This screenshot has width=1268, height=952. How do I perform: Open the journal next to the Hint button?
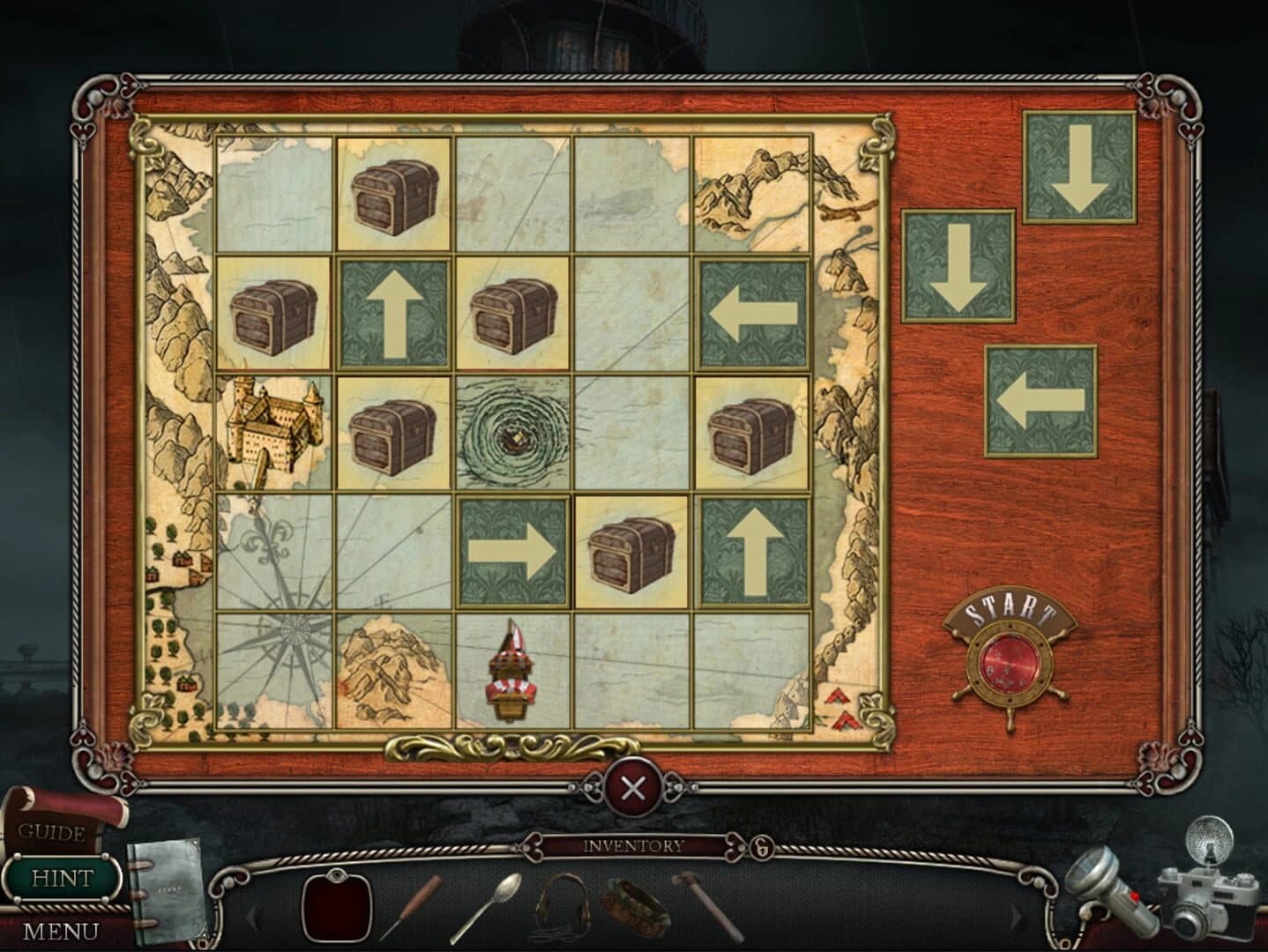click(168, 890)
